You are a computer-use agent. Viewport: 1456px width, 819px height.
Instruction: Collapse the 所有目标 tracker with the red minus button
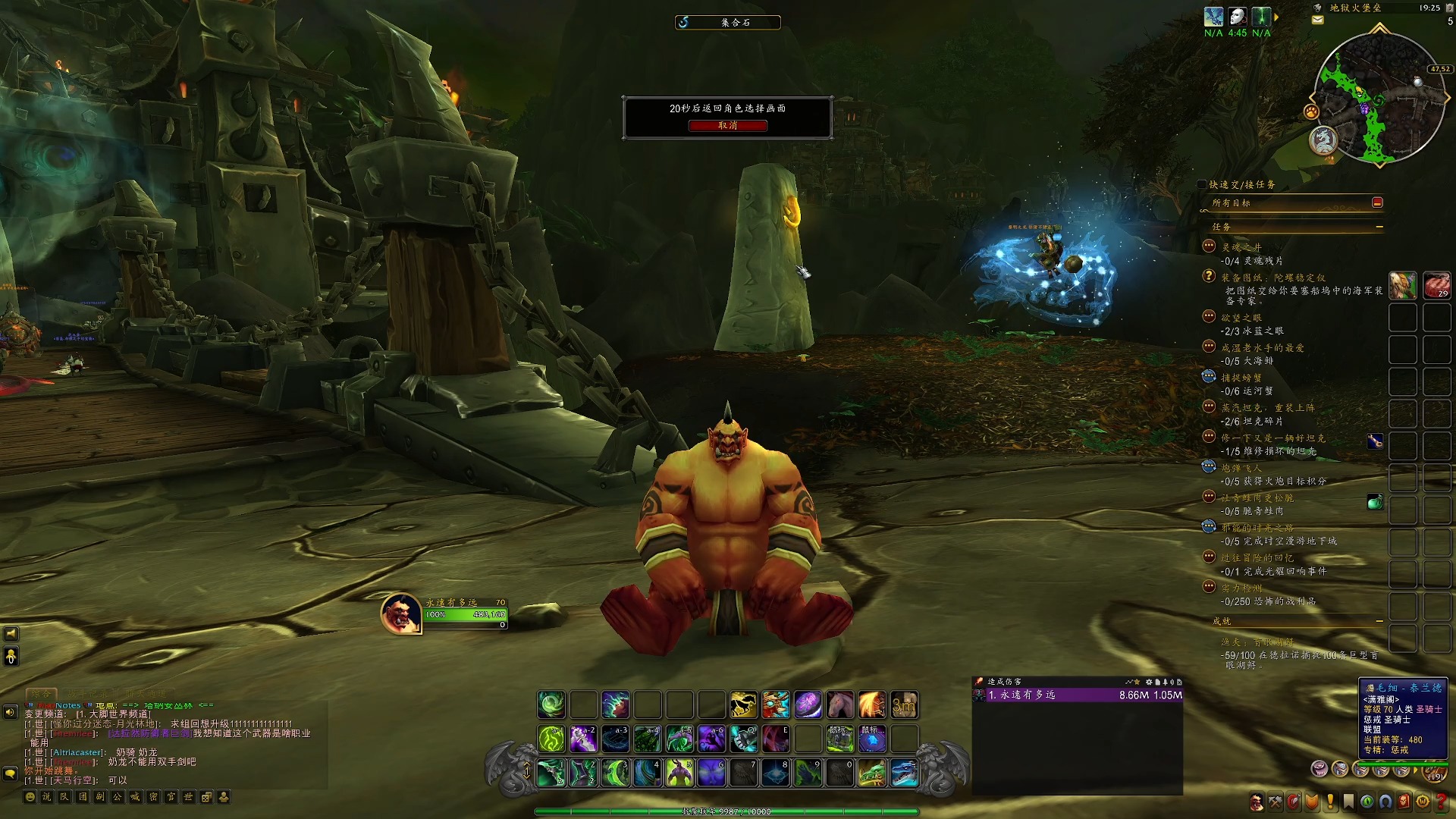[x=1377, y=202]
